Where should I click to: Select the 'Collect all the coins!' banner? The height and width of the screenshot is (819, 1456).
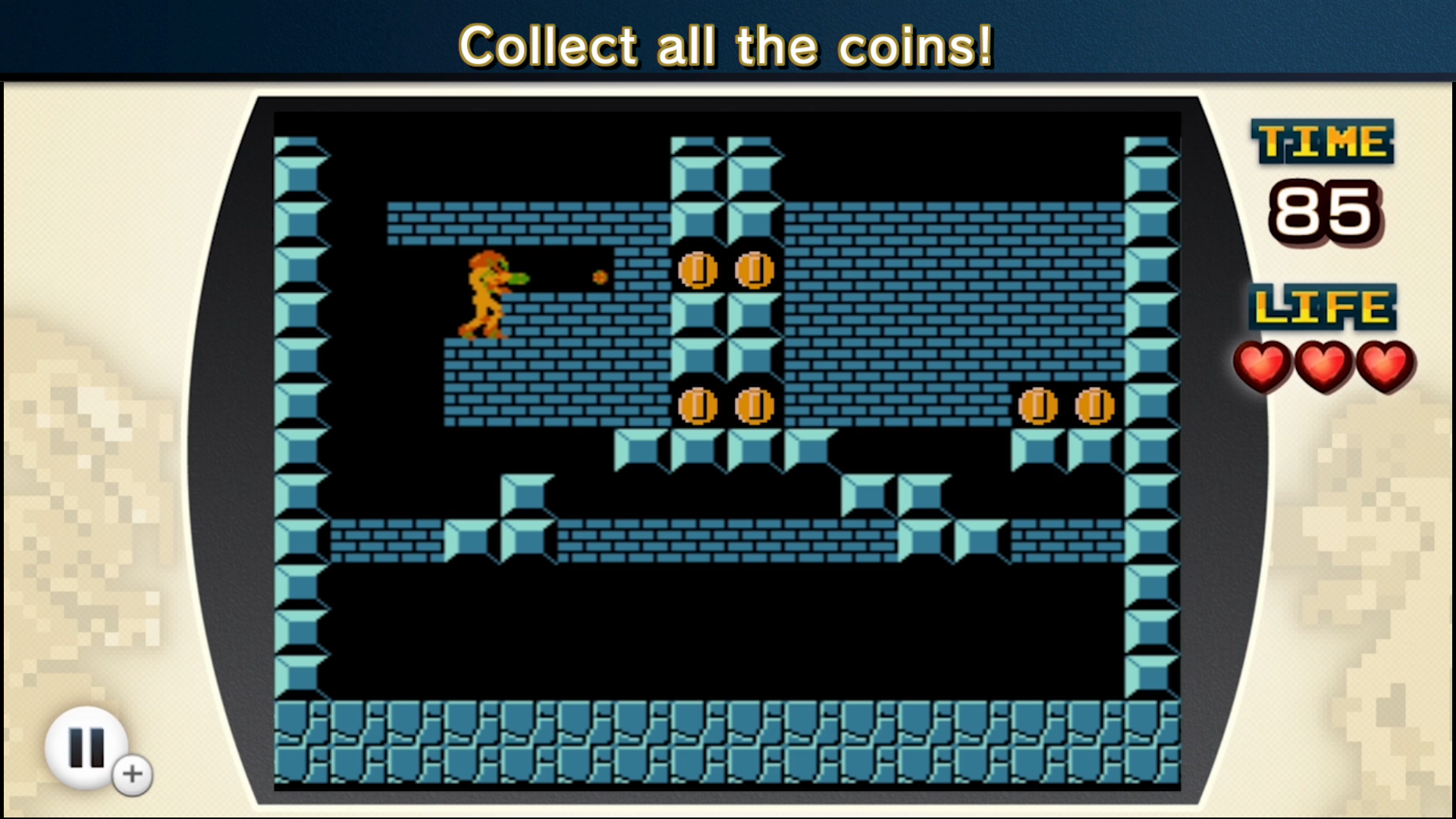[726, 45]
